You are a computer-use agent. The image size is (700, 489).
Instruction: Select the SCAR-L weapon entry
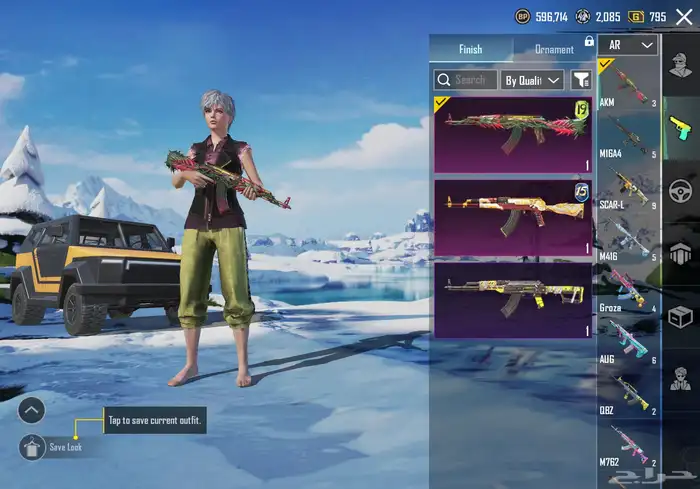click(629, 188)
